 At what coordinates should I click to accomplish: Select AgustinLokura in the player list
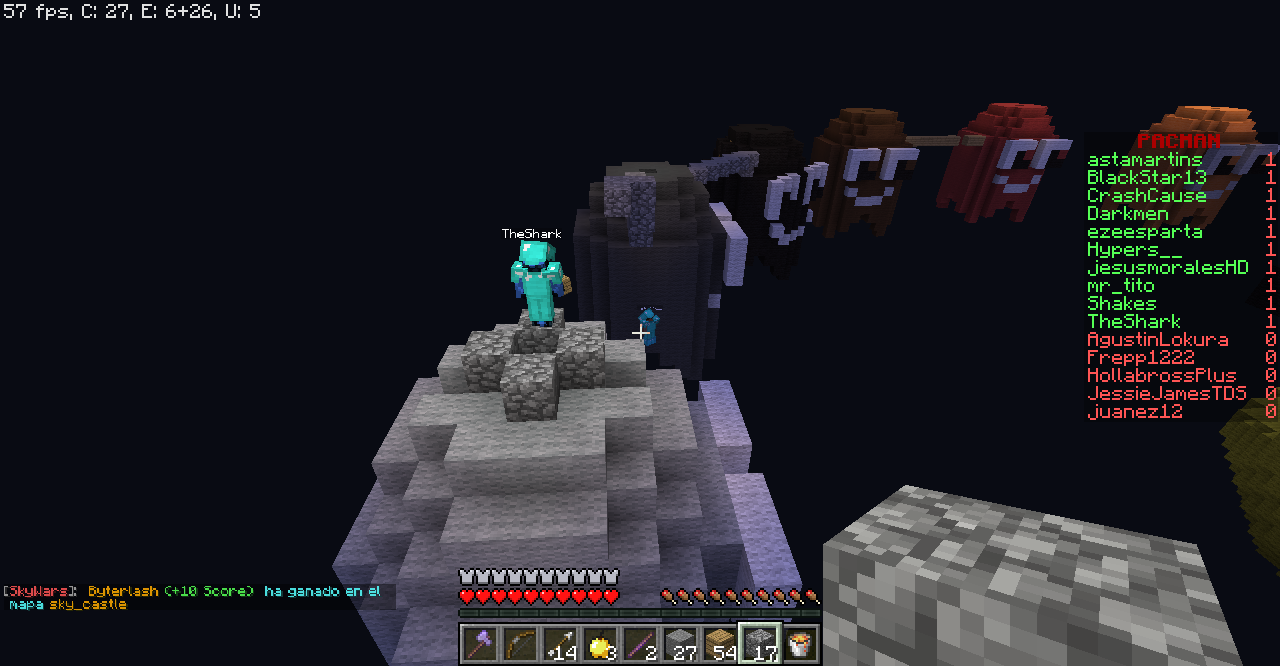pos(1157,340)
